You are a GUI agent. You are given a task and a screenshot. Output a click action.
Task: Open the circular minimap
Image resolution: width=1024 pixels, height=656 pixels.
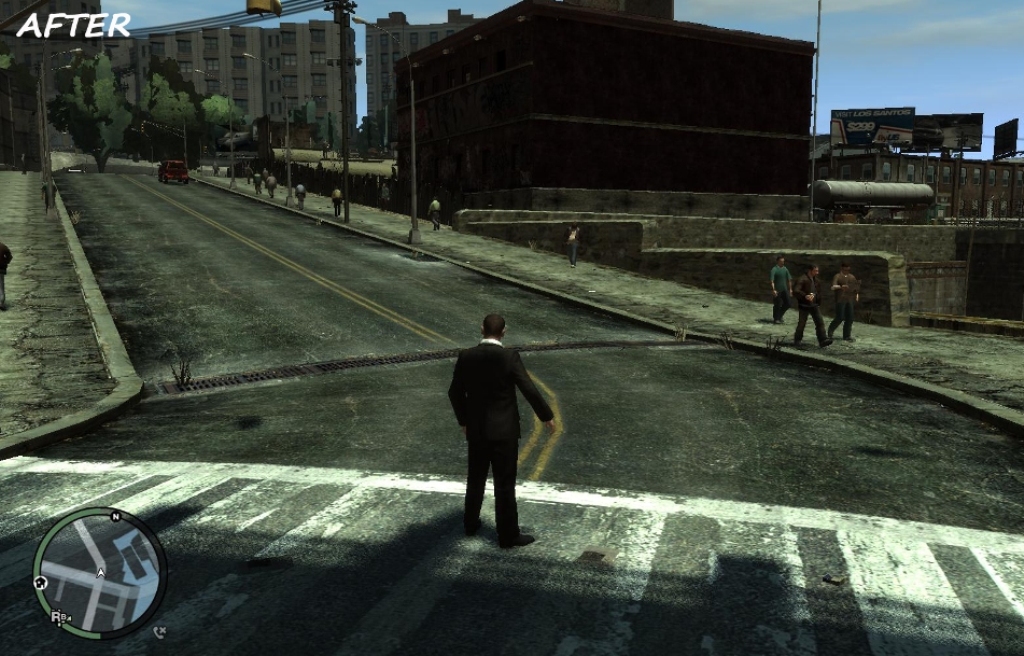pos(100,572)
